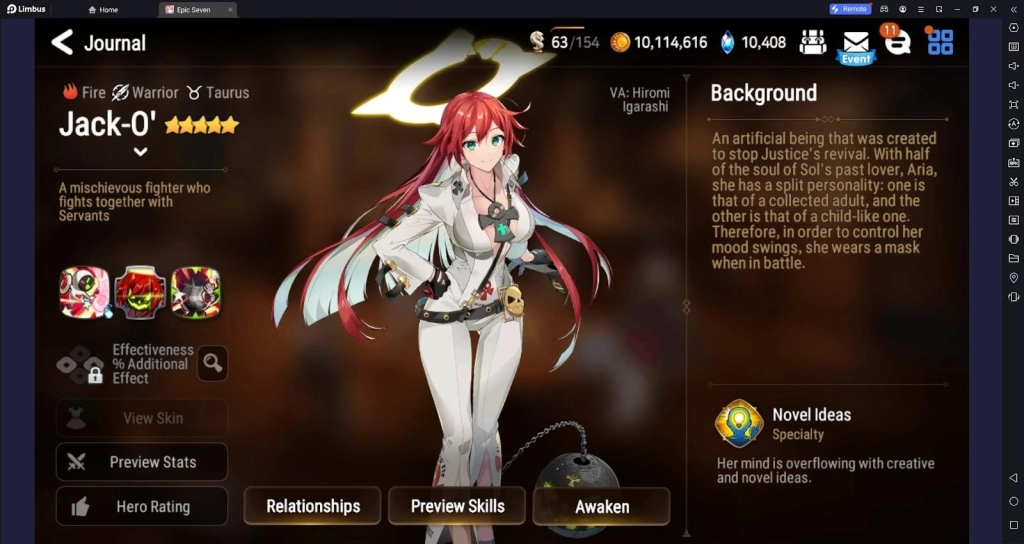Select the red-haired middle skill icon
The height and width of the screenshot is (544, 1024).
(x=140, y=292)
